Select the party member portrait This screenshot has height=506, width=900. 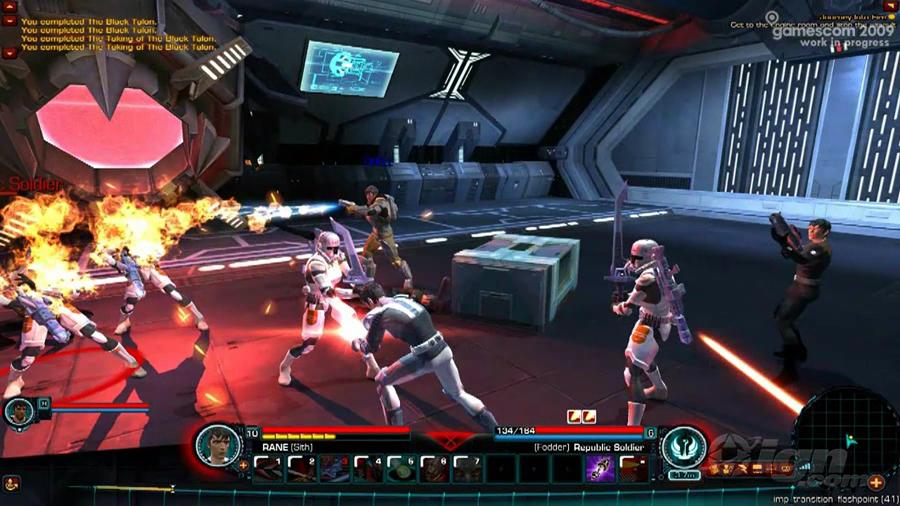coord(19,411)
